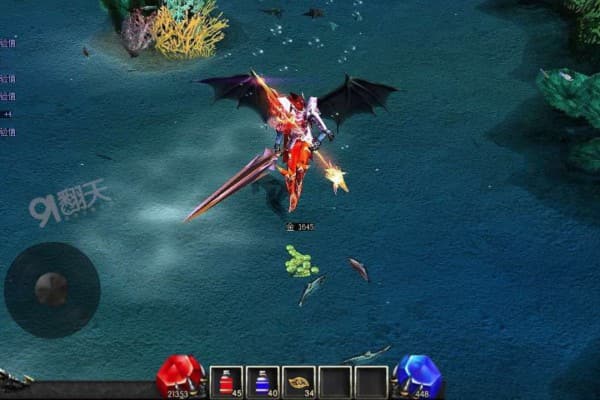Select the golden leaf item slot
This screenshot has height=400, width=600.
(299, 381)
